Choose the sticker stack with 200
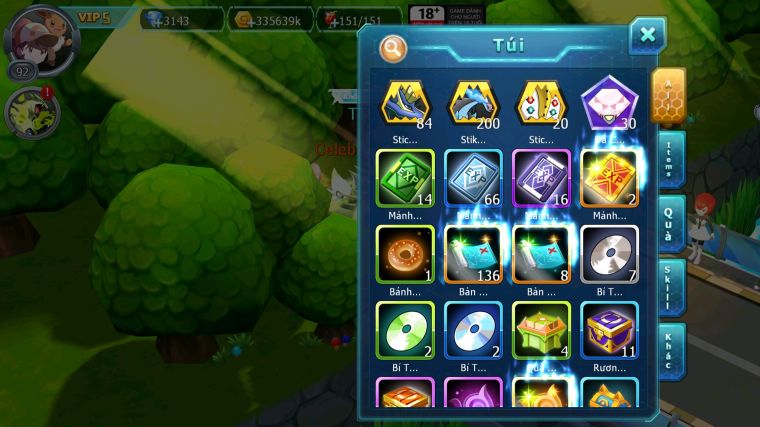This screenshot has width=760, height=427. click(x=473, y=103)
